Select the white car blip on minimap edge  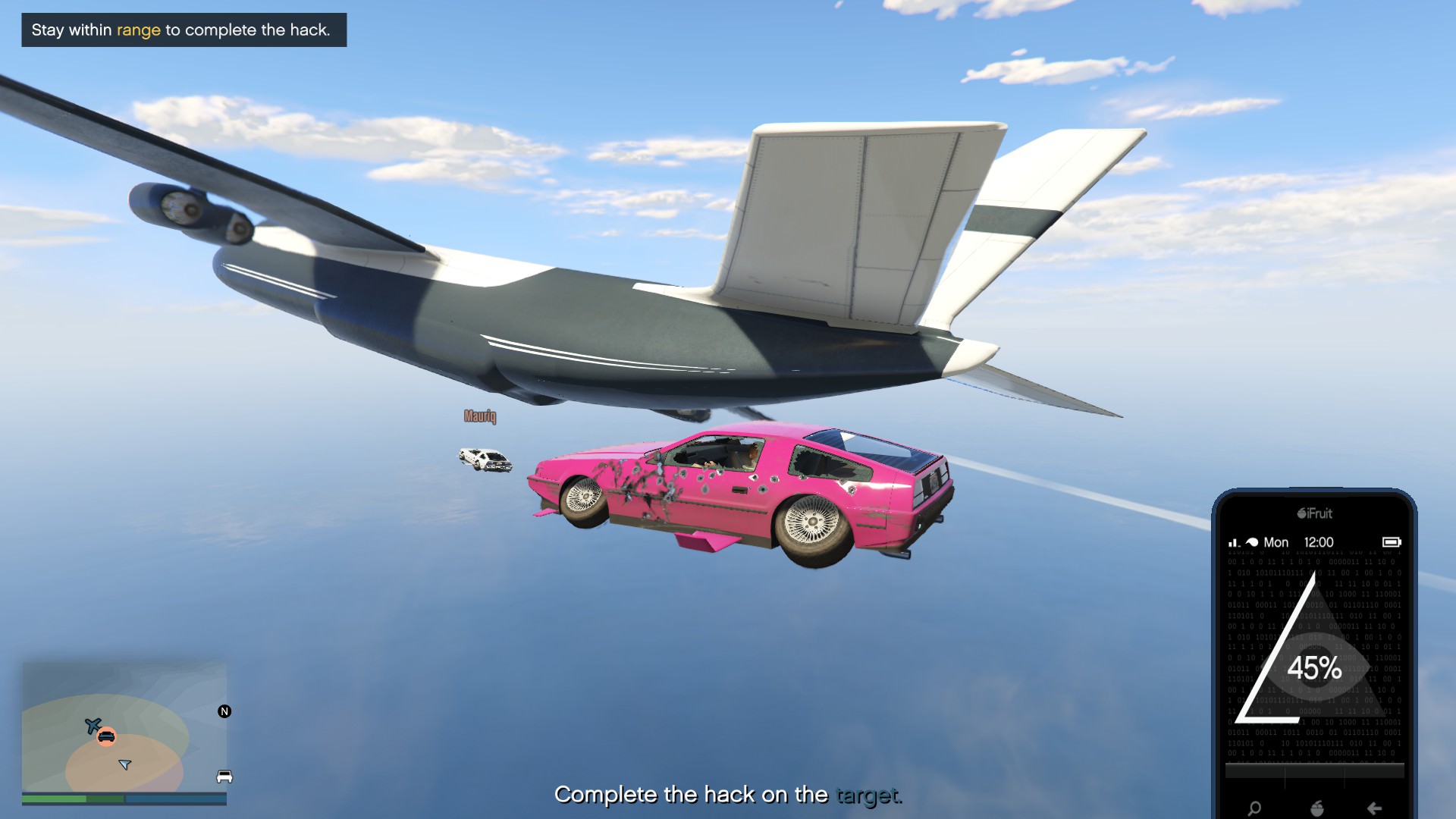tap(224, 777)
